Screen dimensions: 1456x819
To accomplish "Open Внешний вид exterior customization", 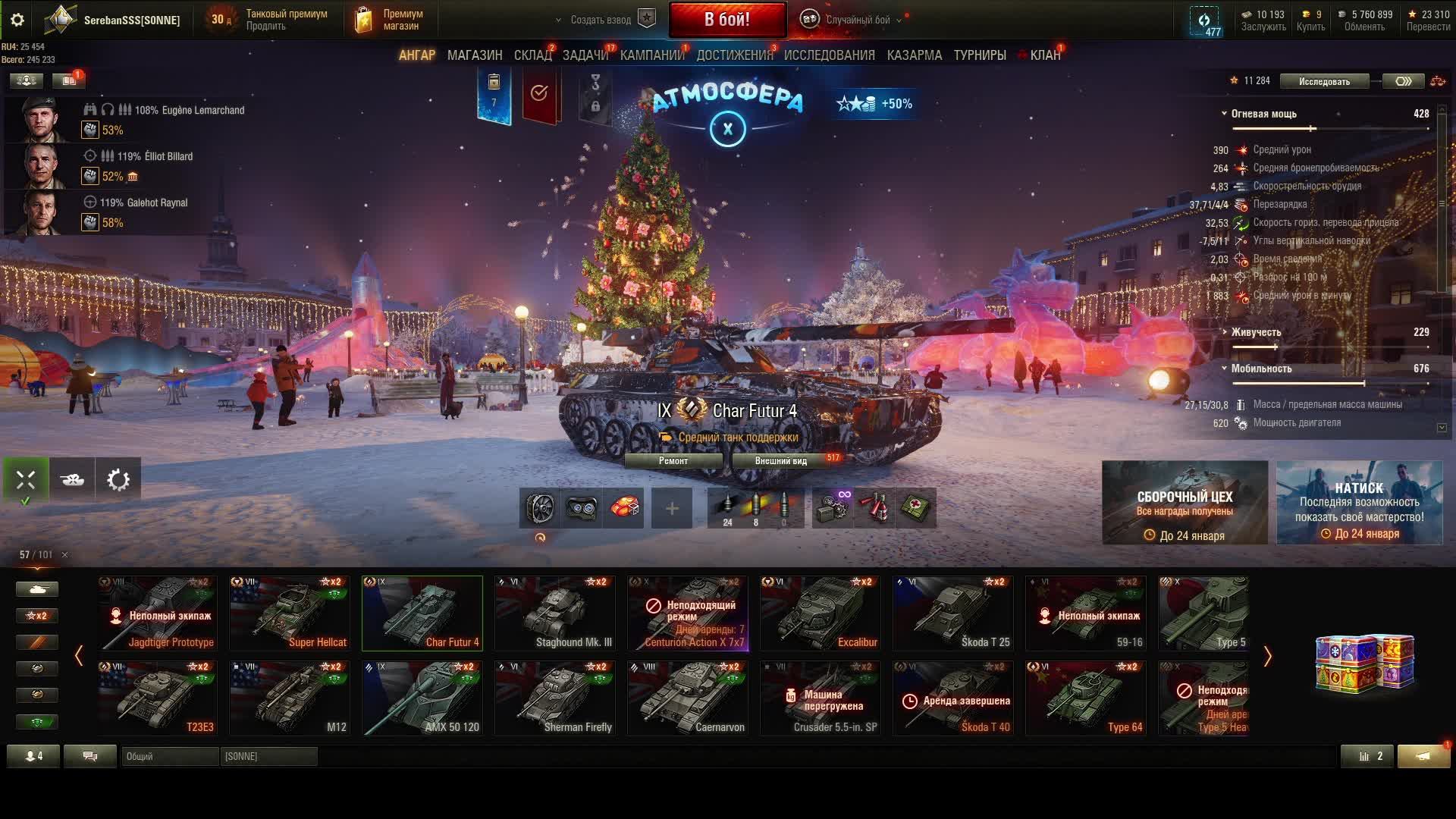I will pos(780,460).
